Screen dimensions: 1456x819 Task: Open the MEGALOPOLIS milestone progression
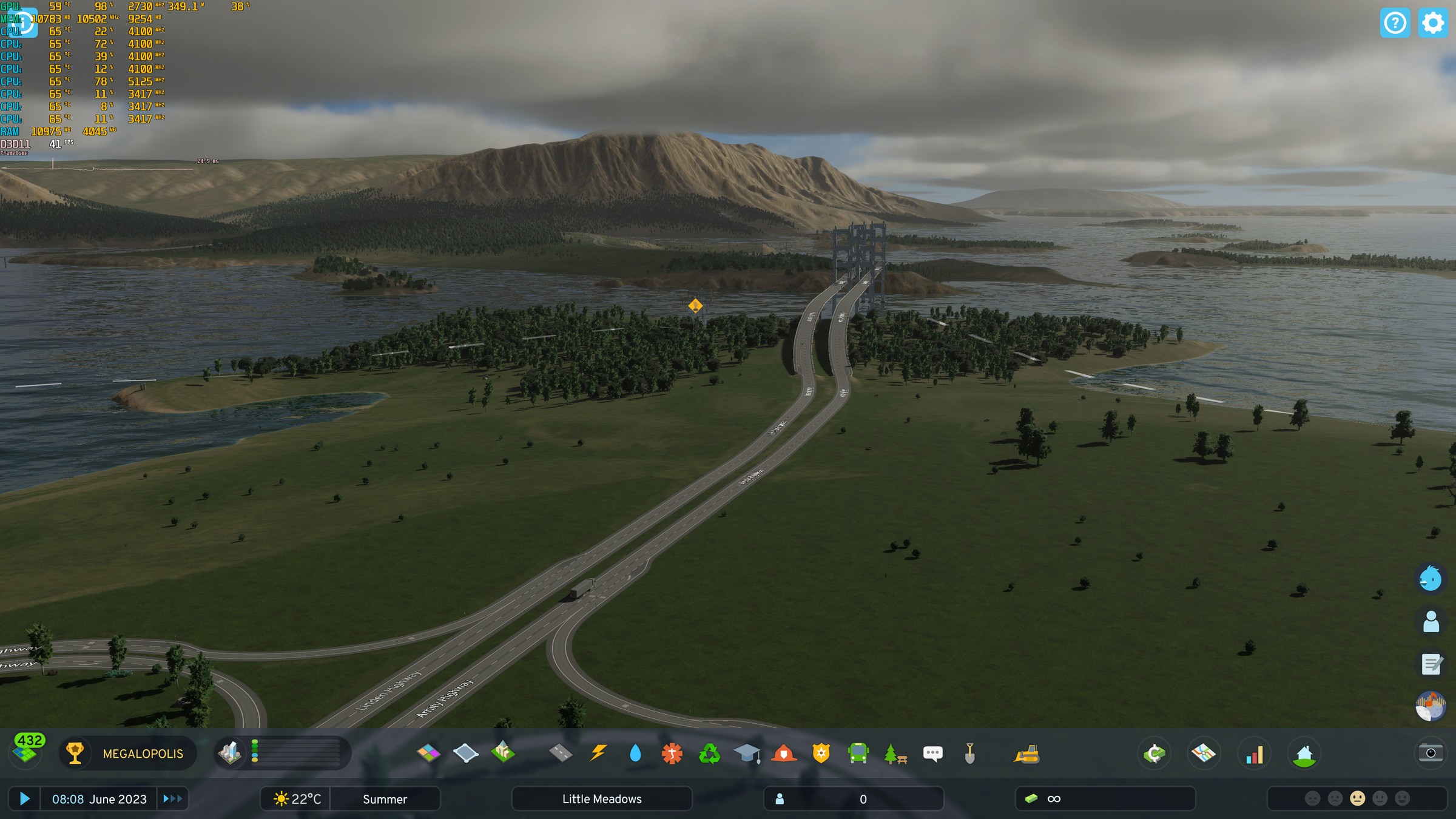point(127,753)
